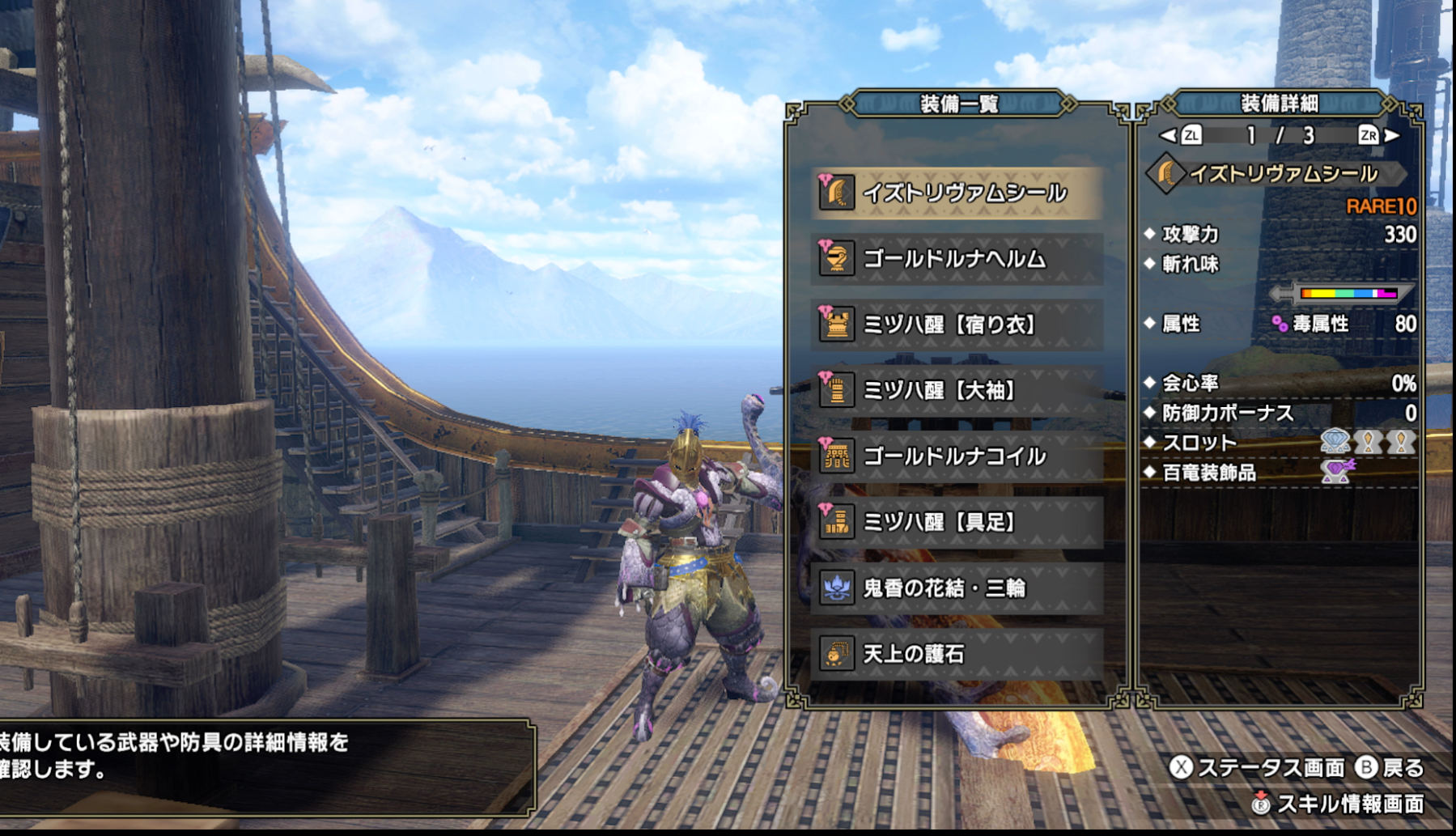
Task: Select the 鬼香の花結・三輪 petalace
Action: tap(957, 588)
